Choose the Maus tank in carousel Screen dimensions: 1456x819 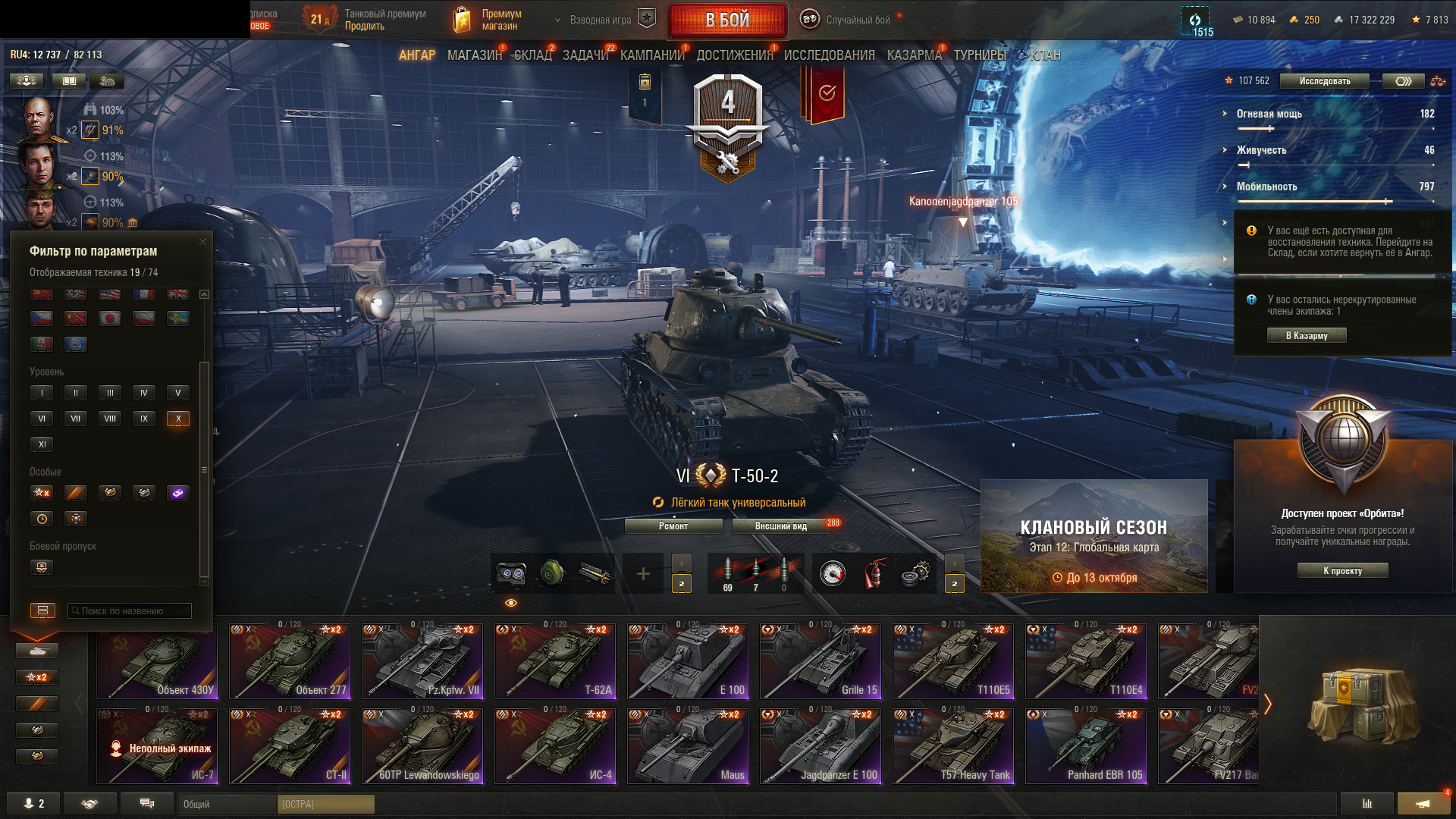pyautogui.click(x=688, y=745)
